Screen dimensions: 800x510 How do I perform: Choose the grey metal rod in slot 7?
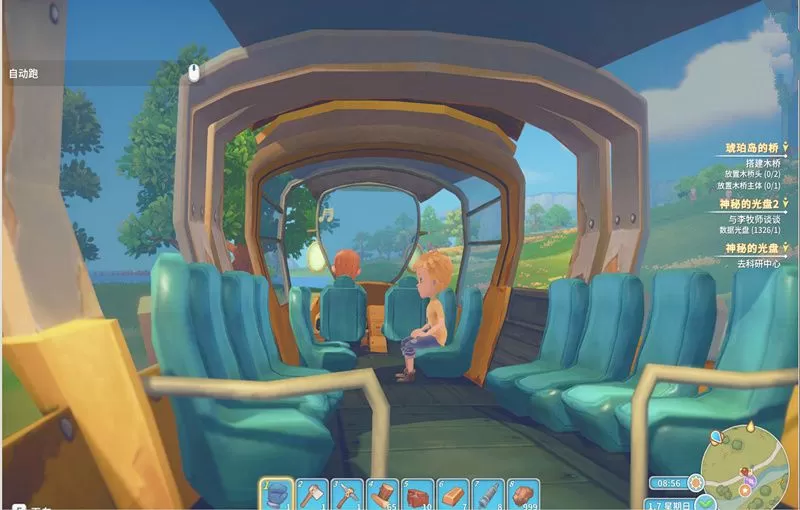[x=488, y=494]
